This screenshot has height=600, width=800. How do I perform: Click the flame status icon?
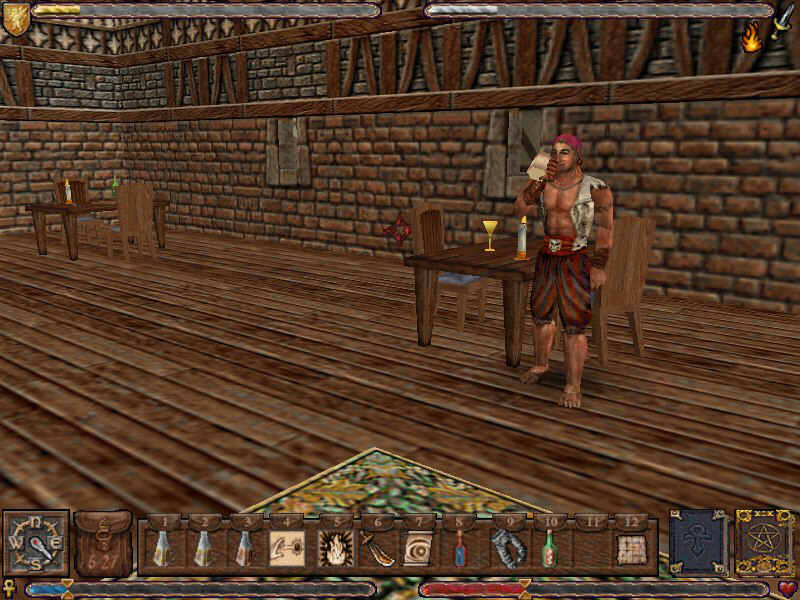(750, 38)
